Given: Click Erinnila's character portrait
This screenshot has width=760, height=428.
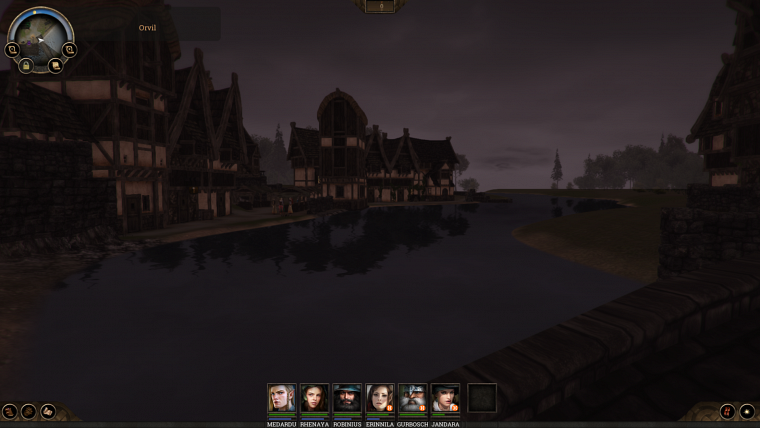Looking at the screenshot, I should coord(380,398).
